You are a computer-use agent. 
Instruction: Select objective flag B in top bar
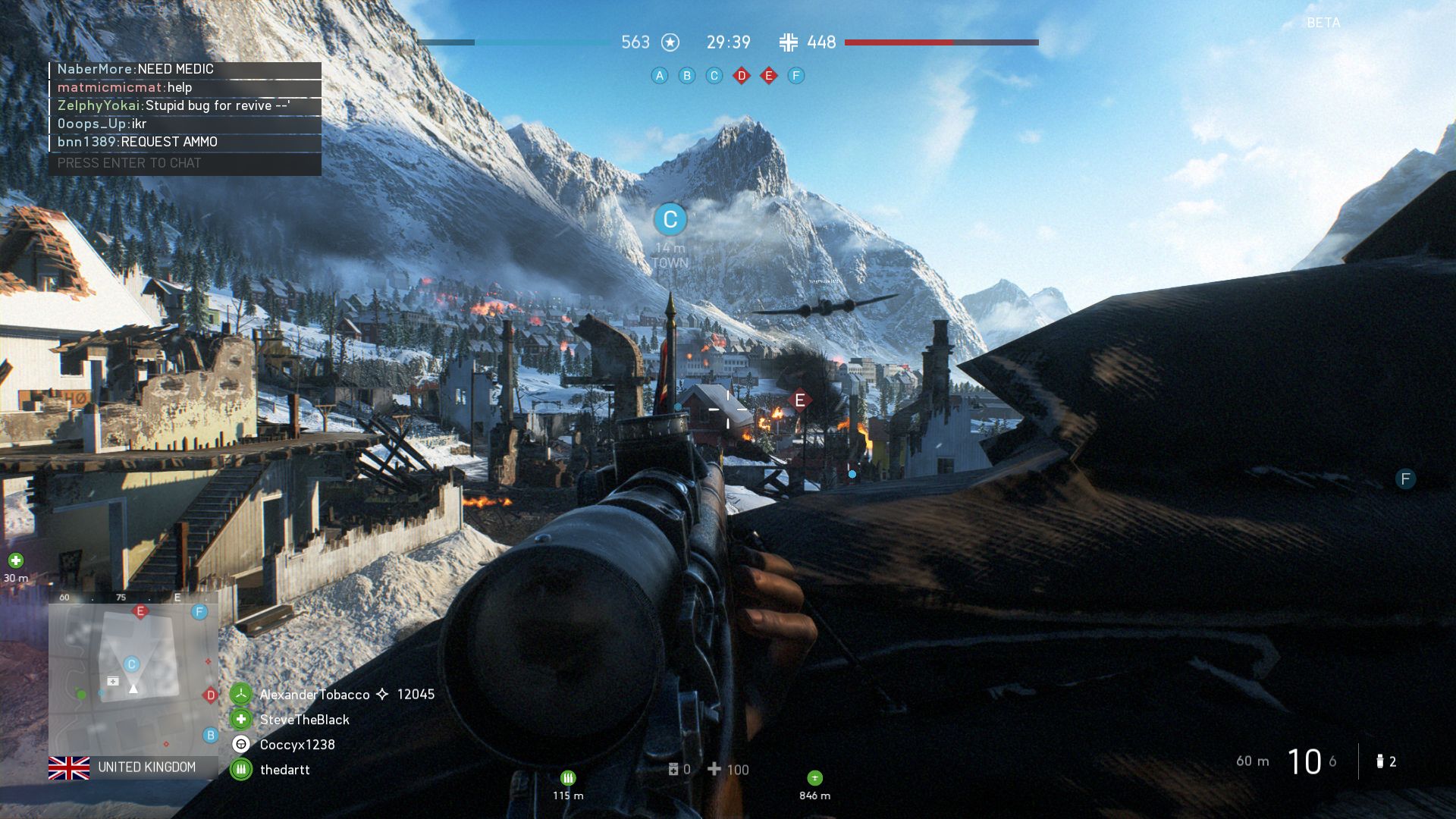click(x=687, y=76)
